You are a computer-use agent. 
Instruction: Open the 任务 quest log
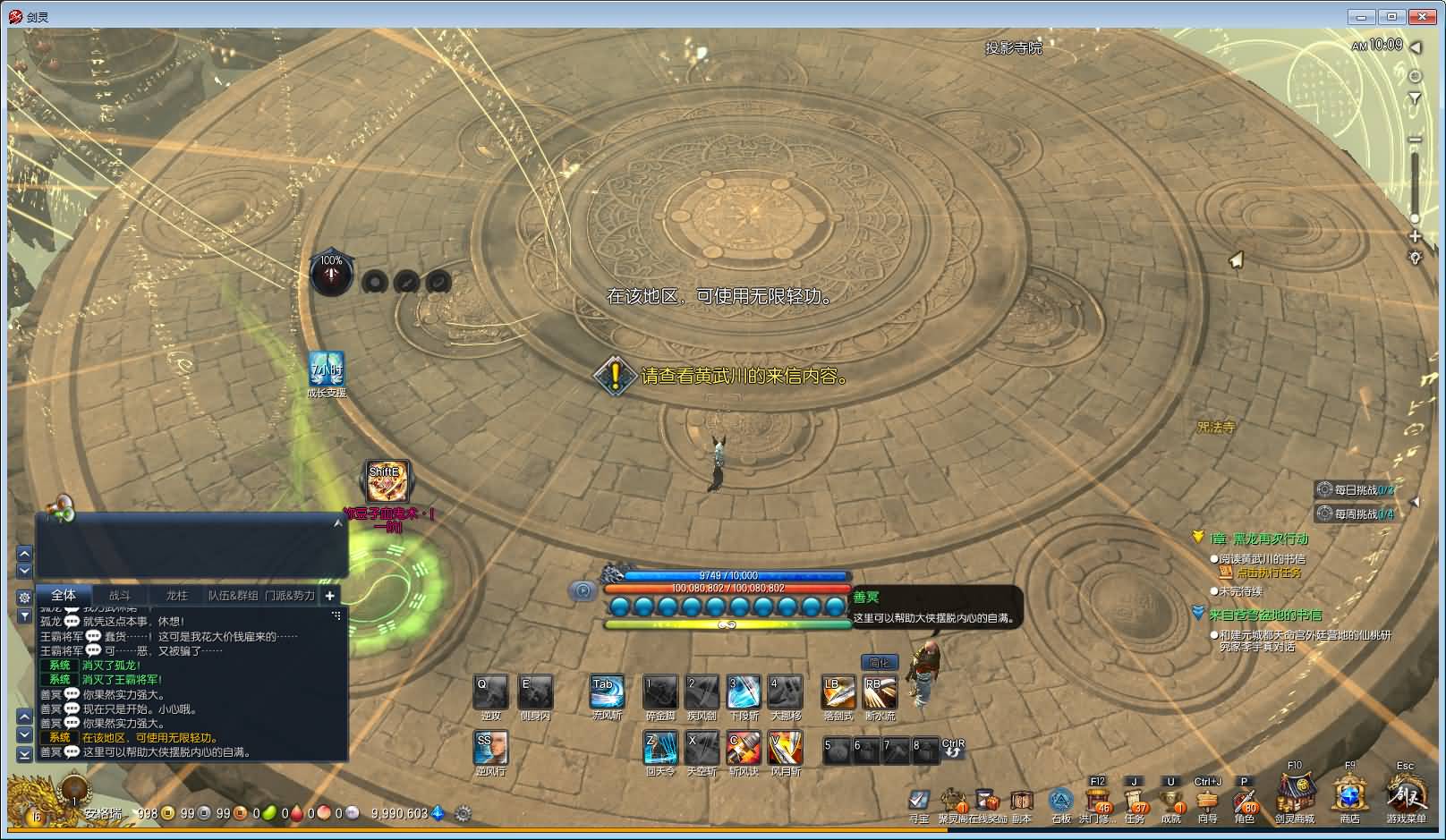1134,801
